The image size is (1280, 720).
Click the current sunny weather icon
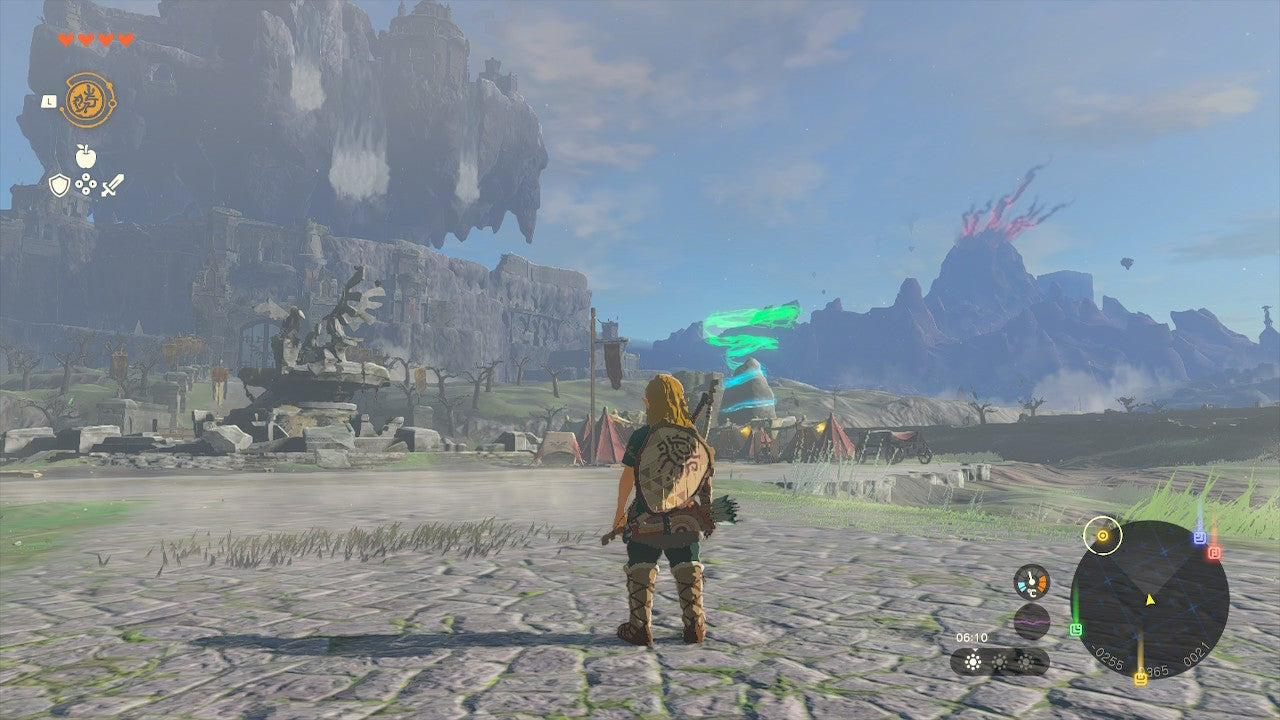coord(973,661)
